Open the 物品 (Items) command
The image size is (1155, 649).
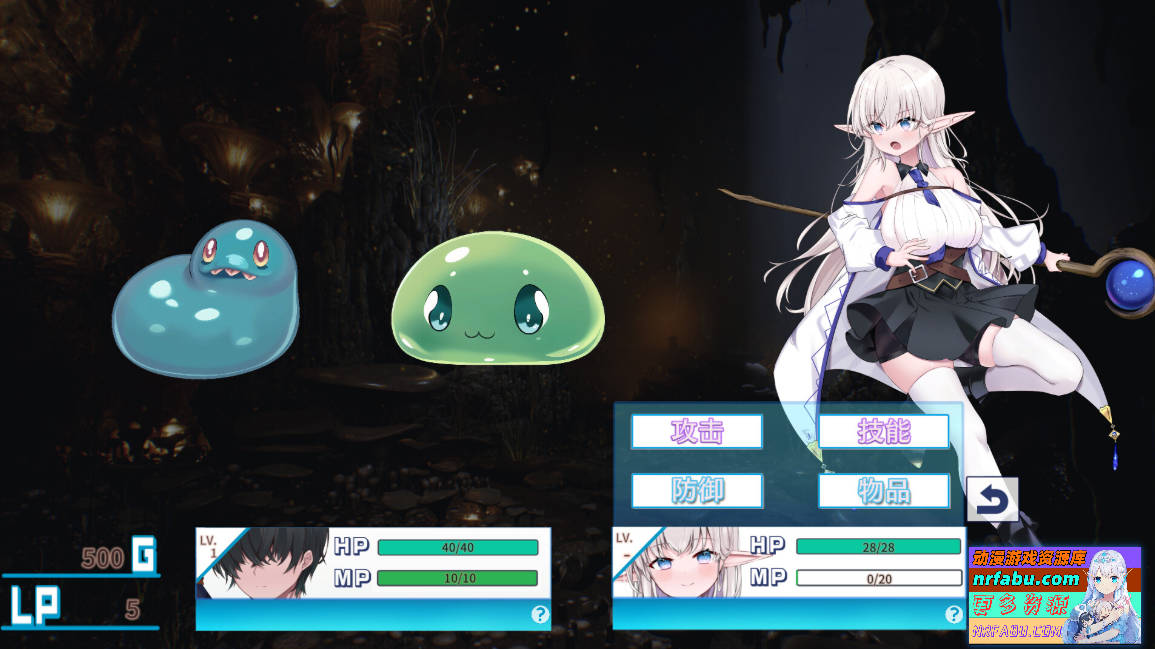[883, 491]
